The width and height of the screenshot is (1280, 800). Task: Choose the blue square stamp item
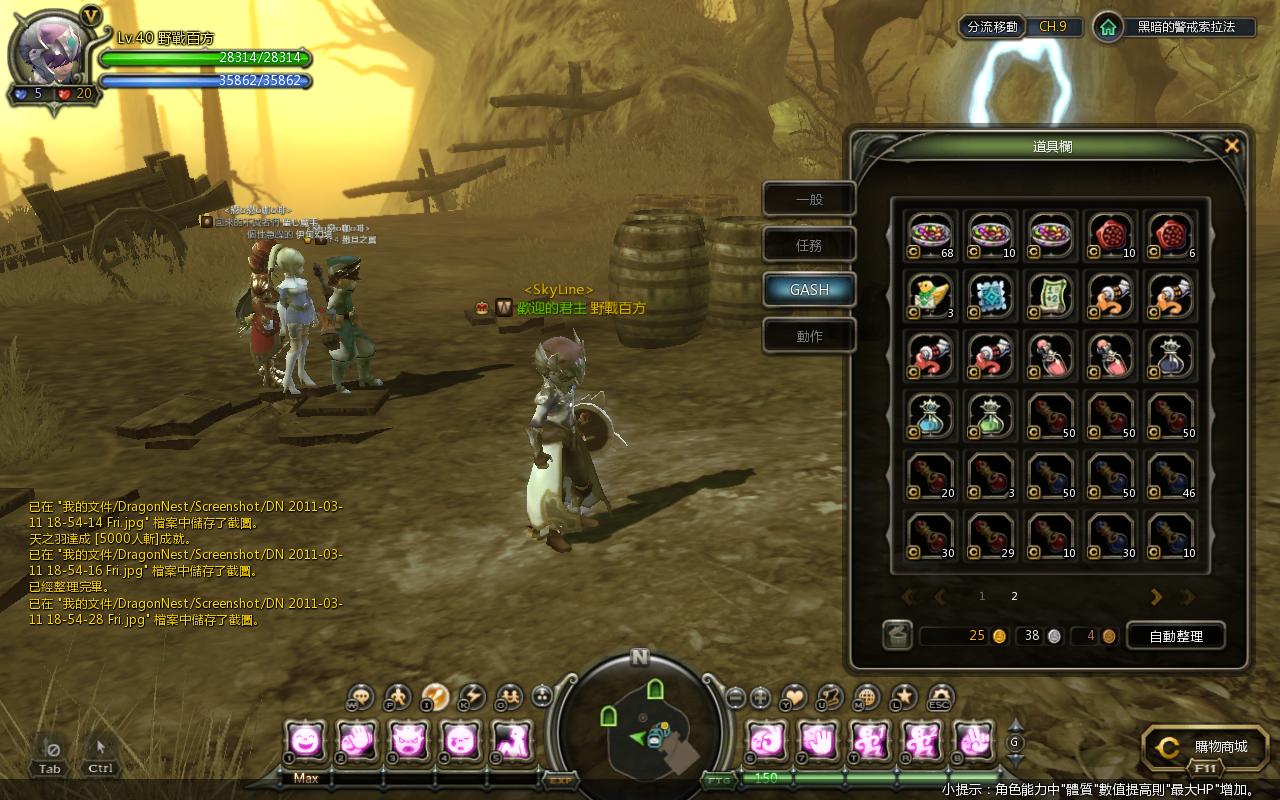(x=991, y=295)
